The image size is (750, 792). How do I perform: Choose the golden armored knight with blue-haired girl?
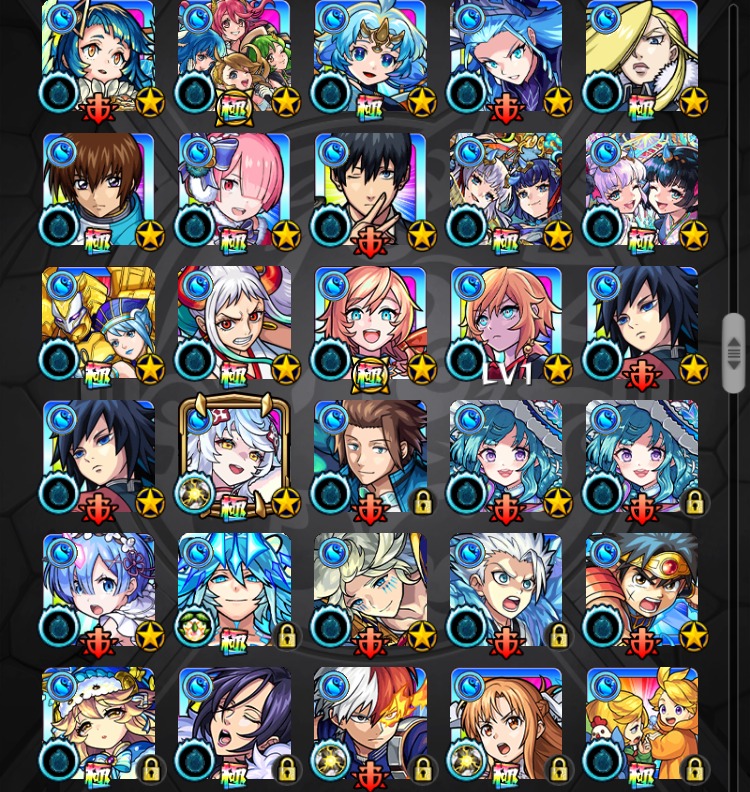point(99,324)
